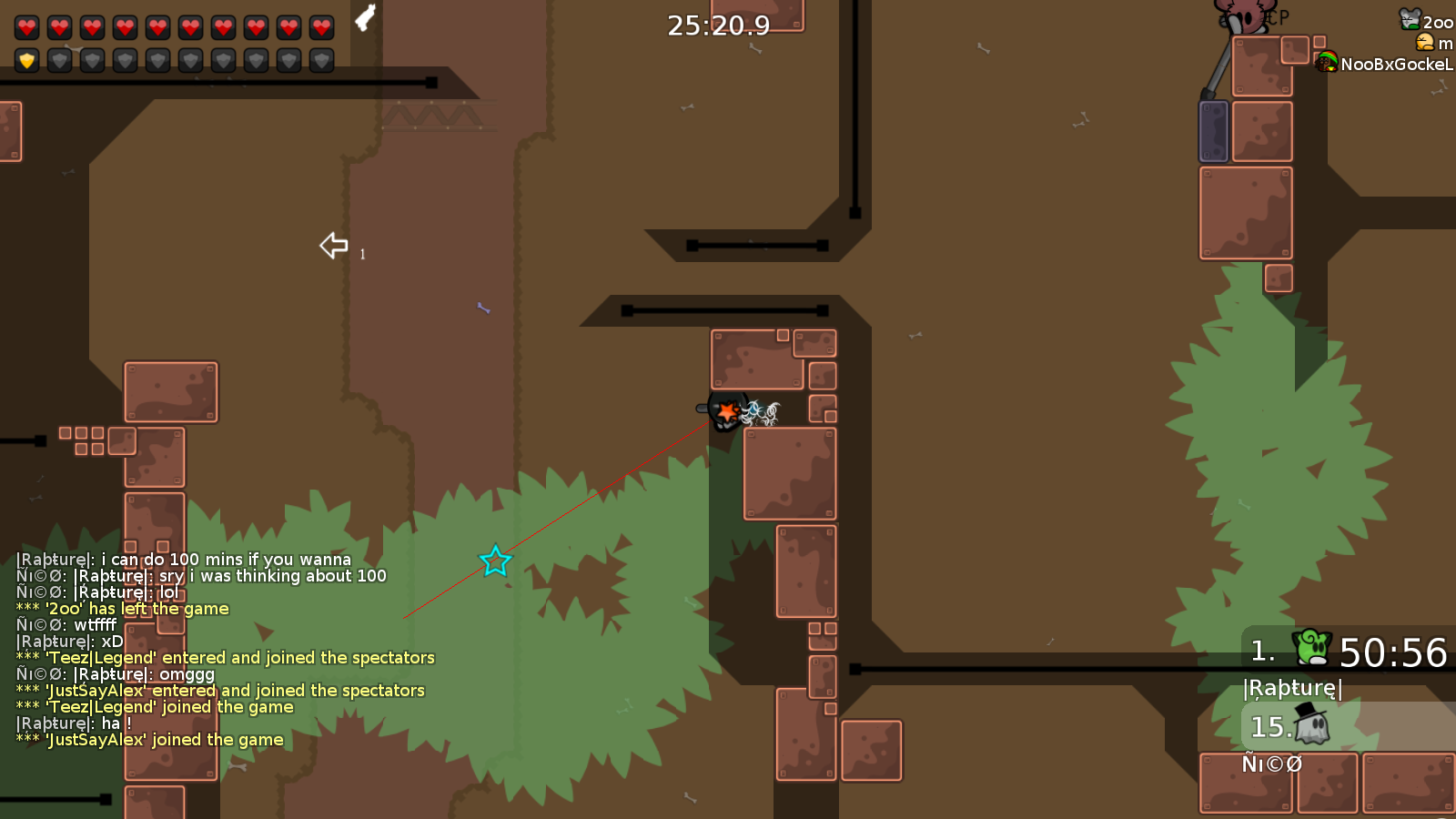1456x819 pixels.
Task: Click the first red heart in health bar
Action: click(25, 25)
